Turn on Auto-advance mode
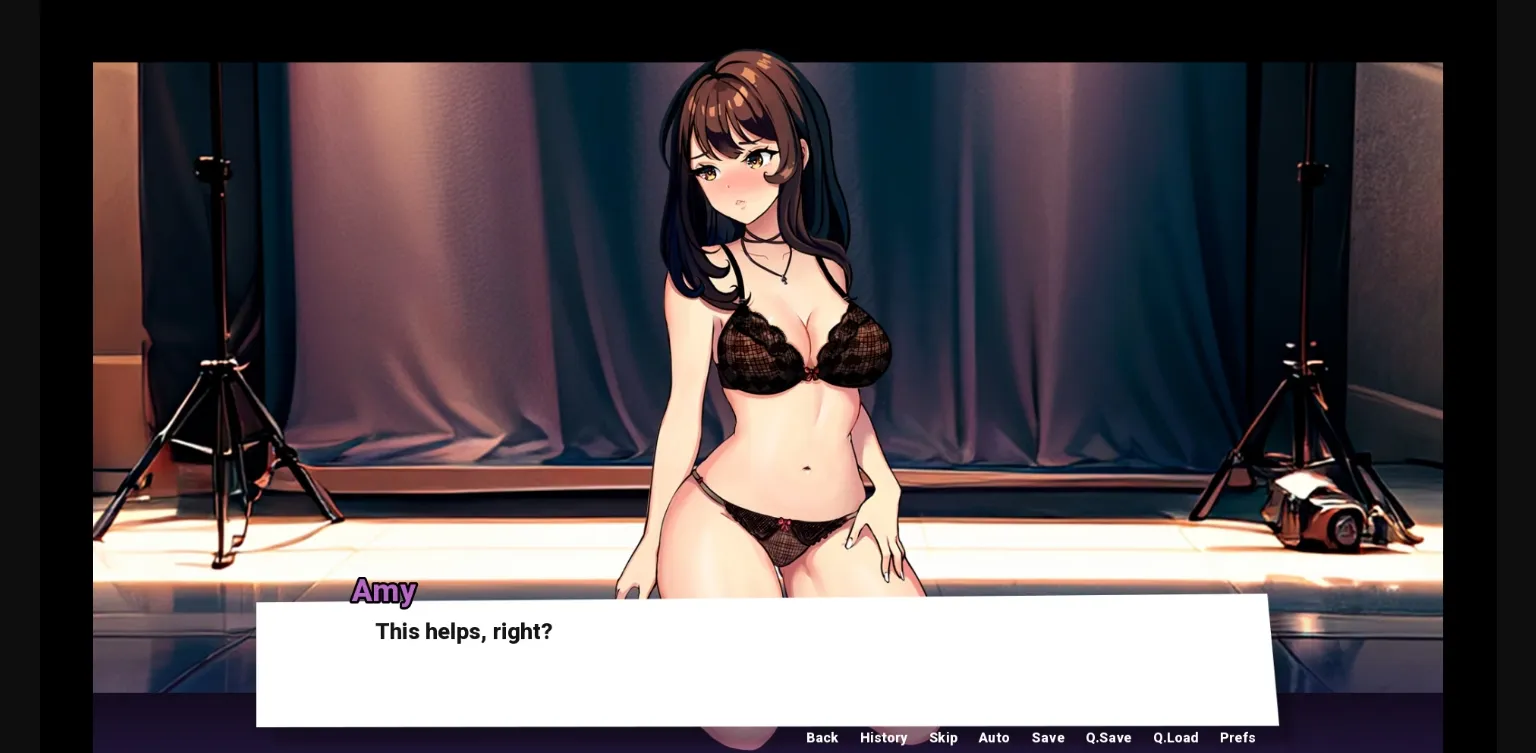1536x753 pixels. pyautogui.click(x=994, y=738)
